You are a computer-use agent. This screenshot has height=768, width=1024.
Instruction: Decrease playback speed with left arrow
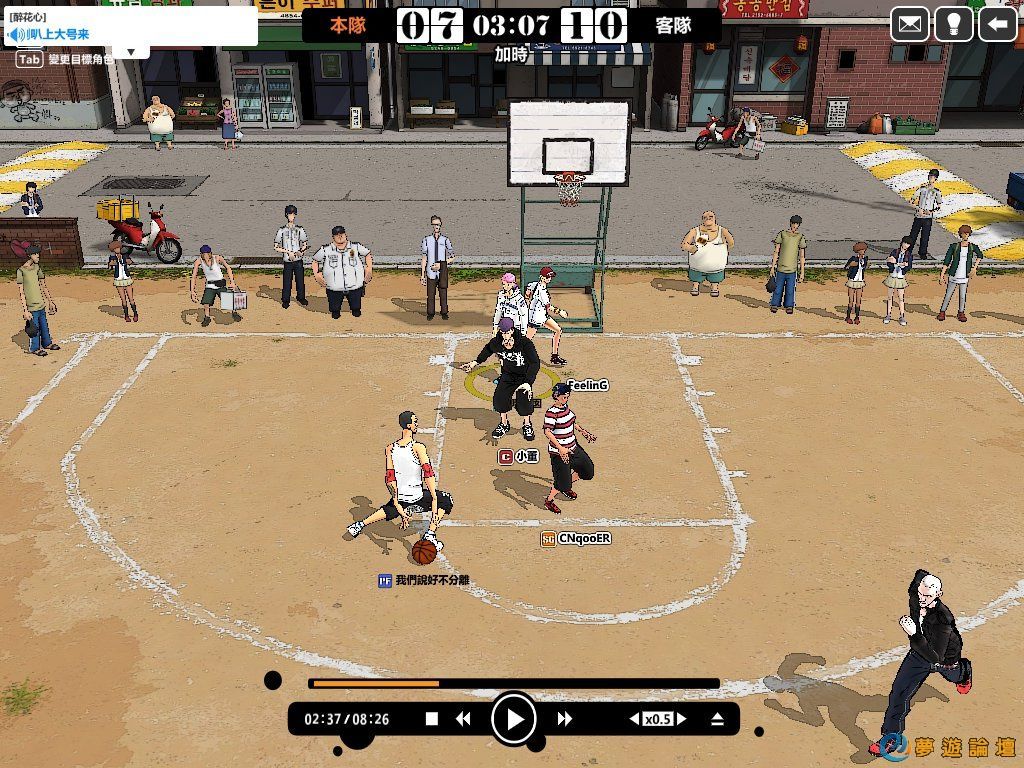click(x=633, y=718)
